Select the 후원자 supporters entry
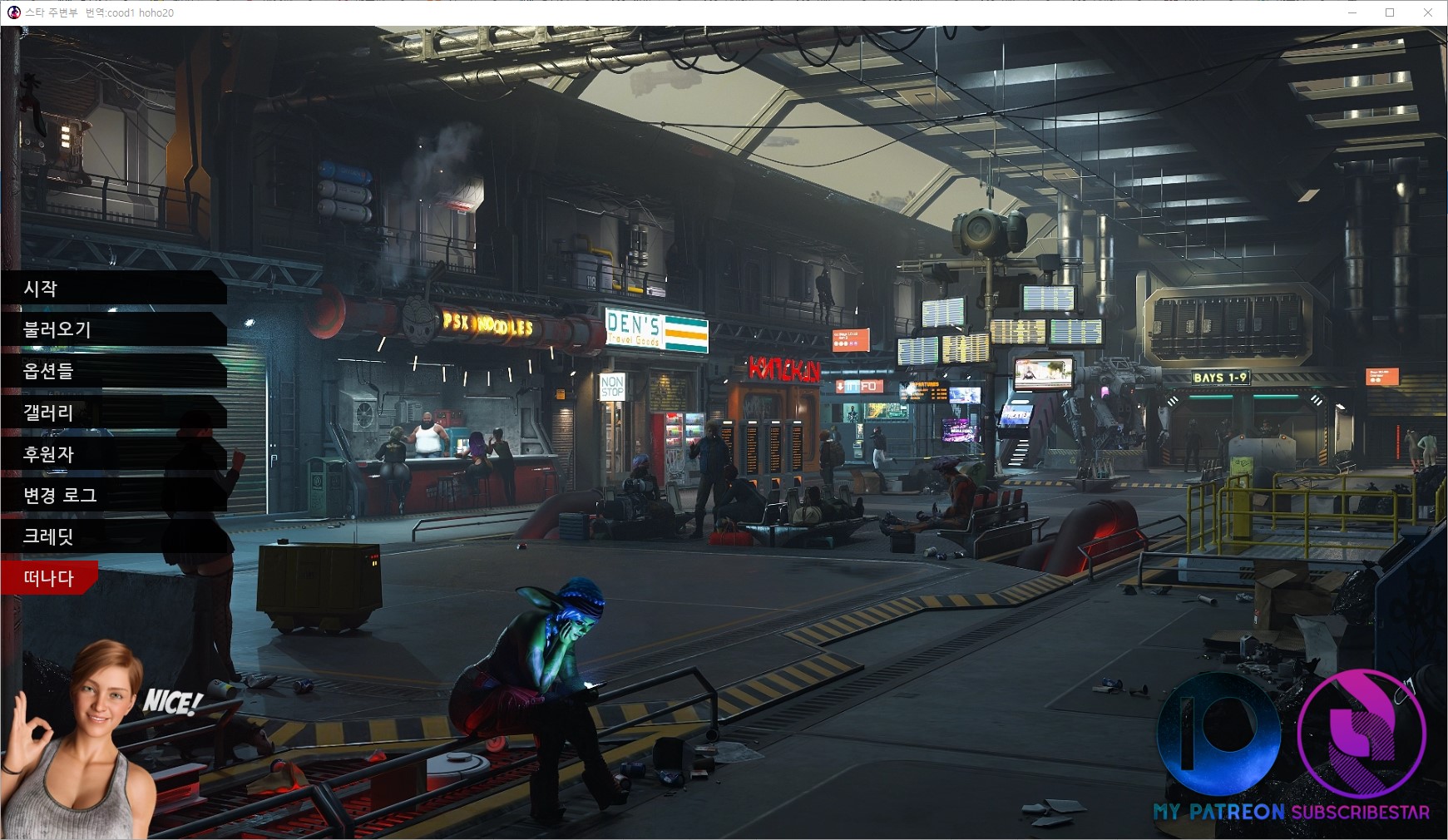Viewport: 1448px width, 840px height. [x=48, y=454]
